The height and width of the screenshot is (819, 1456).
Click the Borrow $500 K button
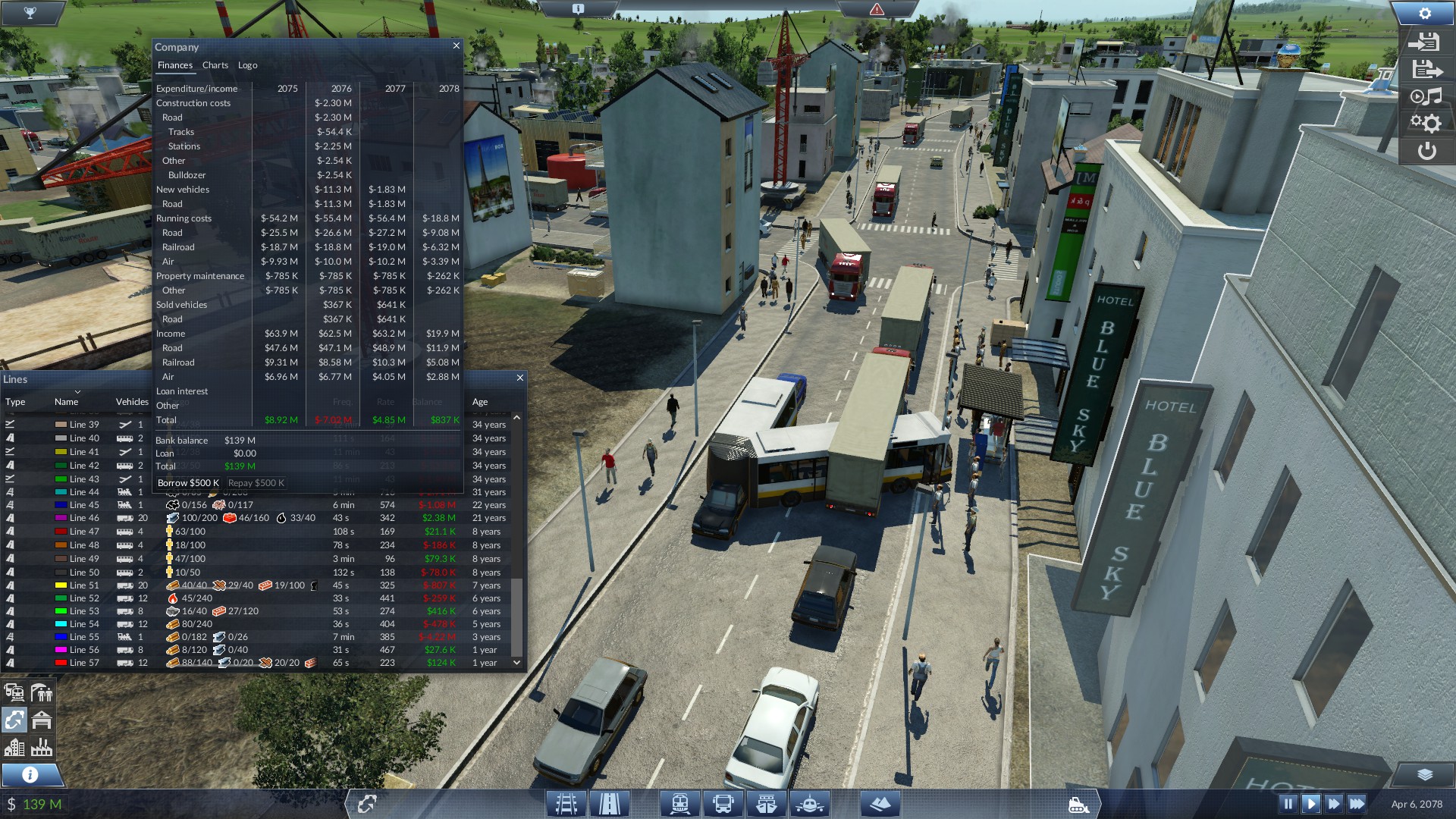tap(188, 483)
